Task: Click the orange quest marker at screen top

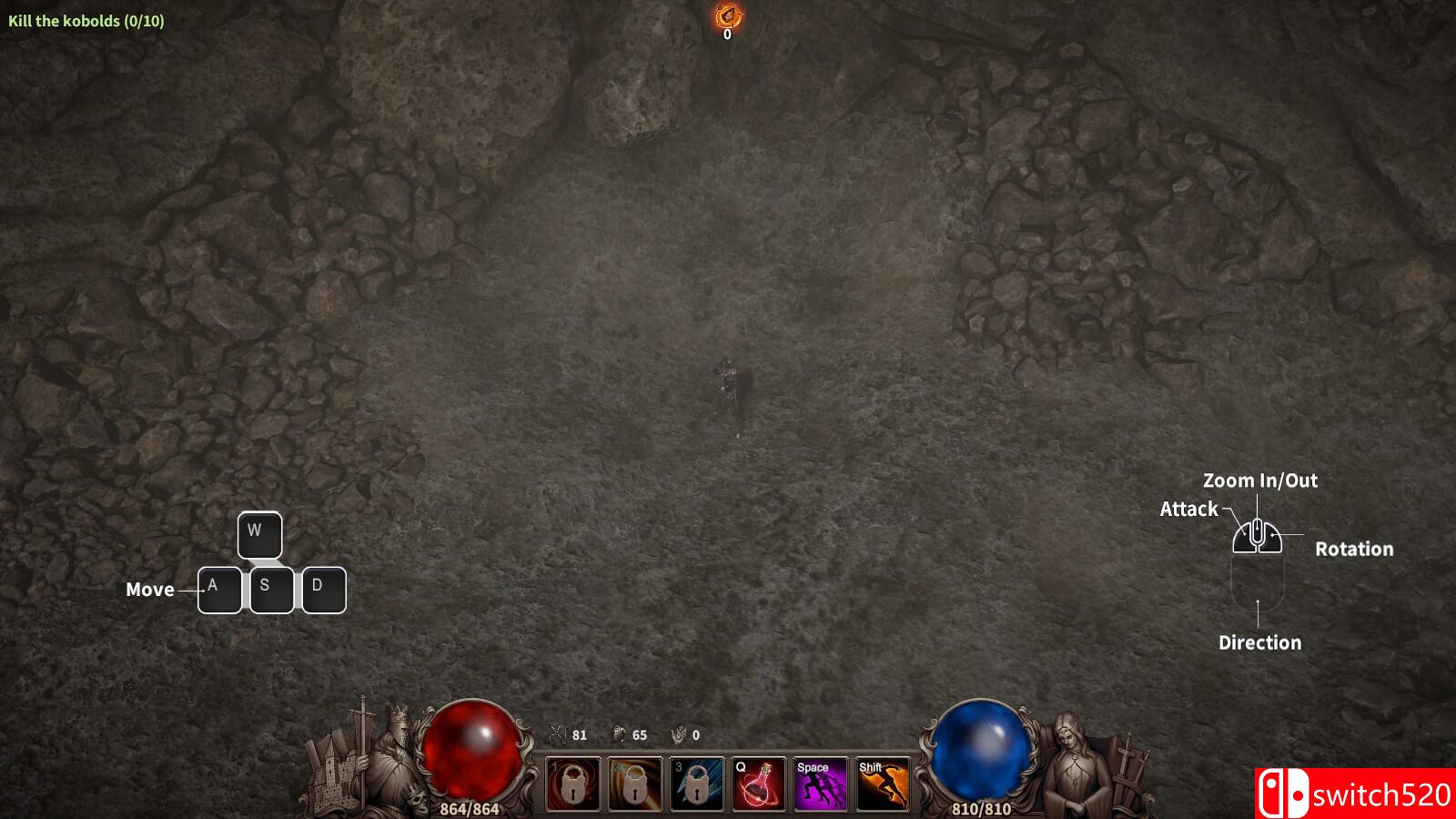Action: click(726, 15)
